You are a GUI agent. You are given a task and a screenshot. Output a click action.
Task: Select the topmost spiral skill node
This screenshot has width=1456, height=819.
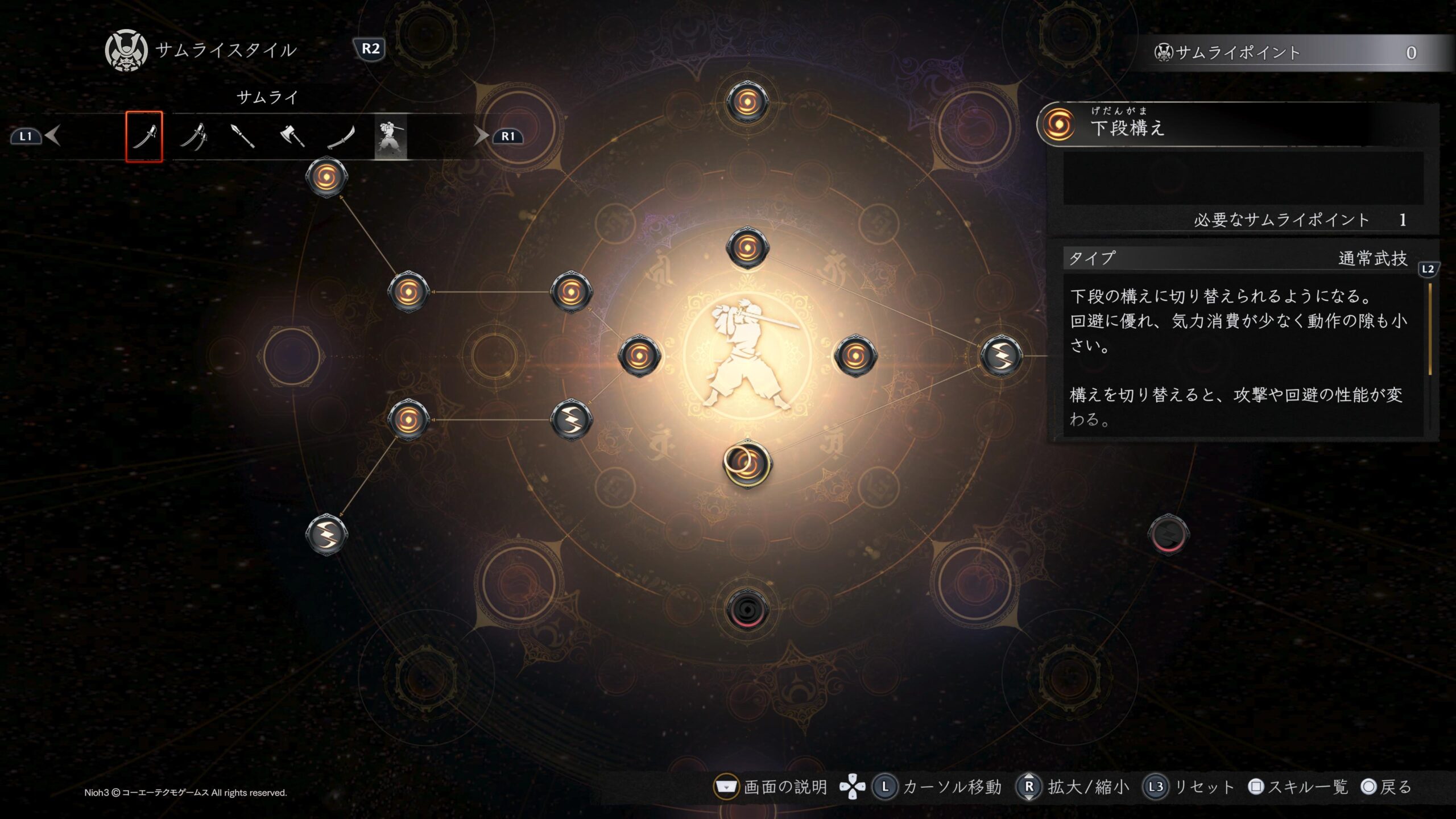pyautogui.click(x=747, y=102)
